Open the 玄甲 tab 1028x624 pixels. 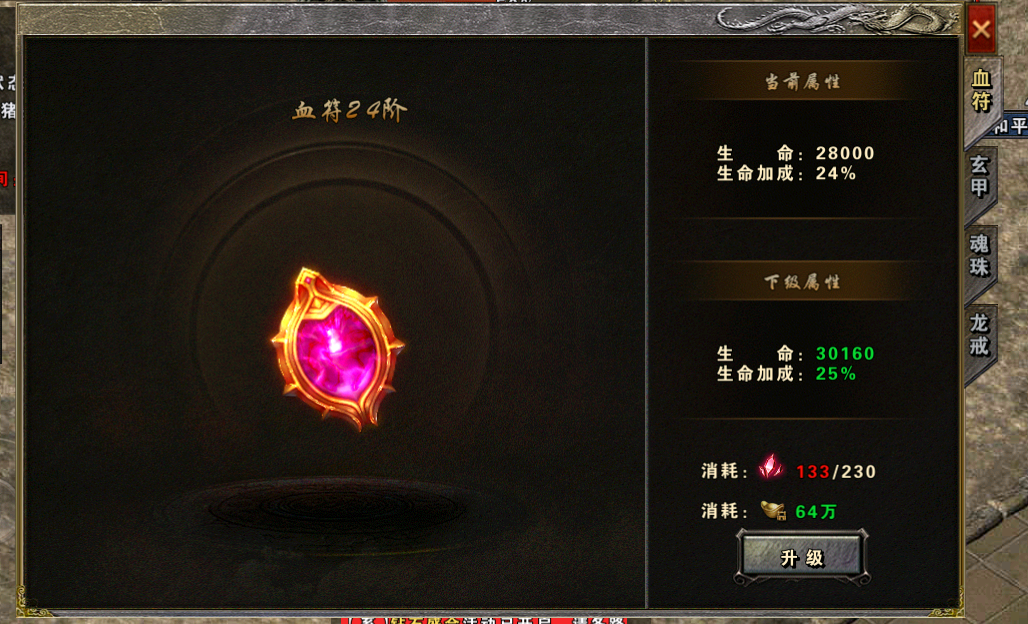979,176
